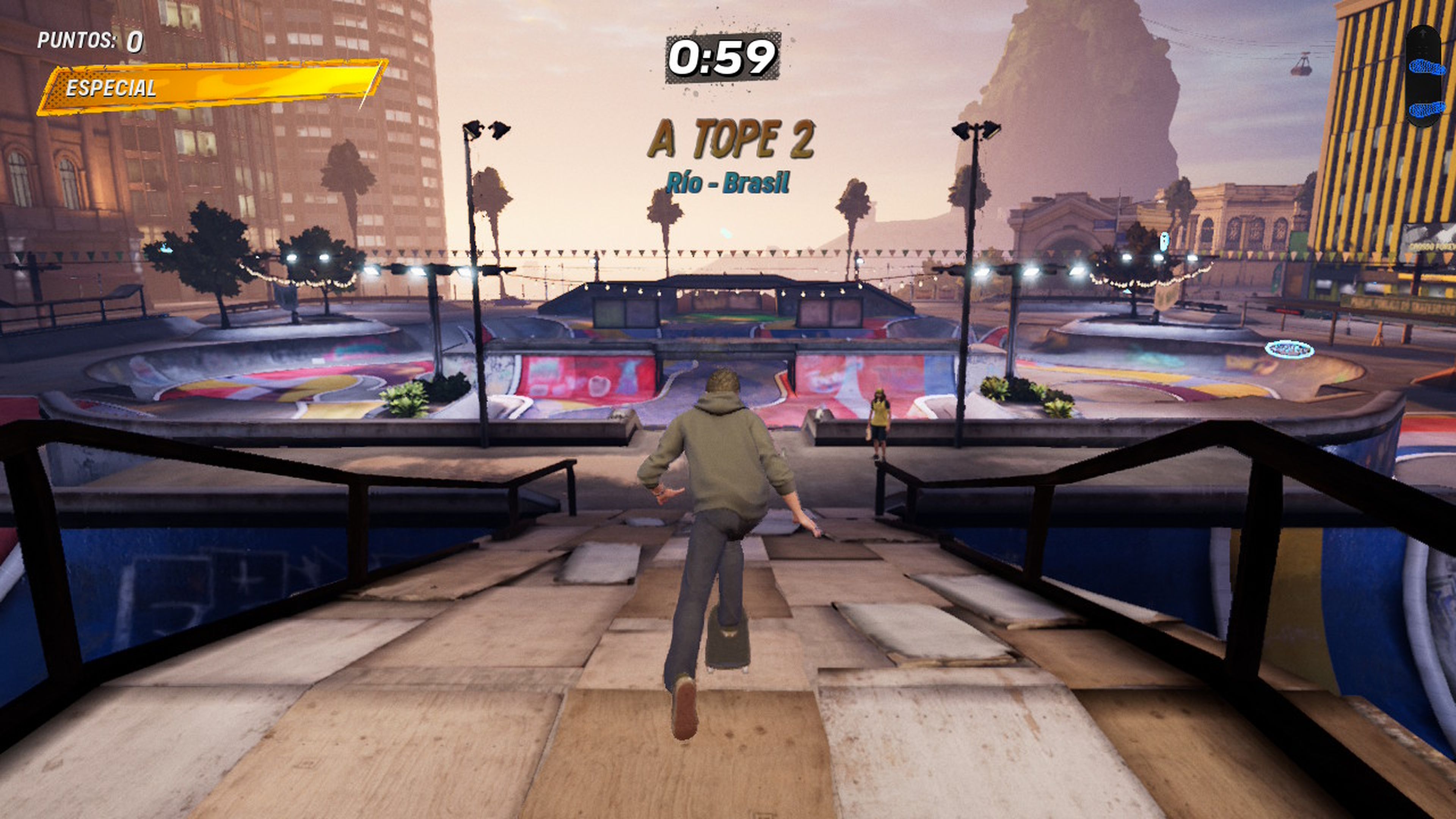Screen dimensions: 1456x819
Task: Click the arrow at the nose of the skateboard icon
Action: pyautogui.click(x=1423, y=33)
